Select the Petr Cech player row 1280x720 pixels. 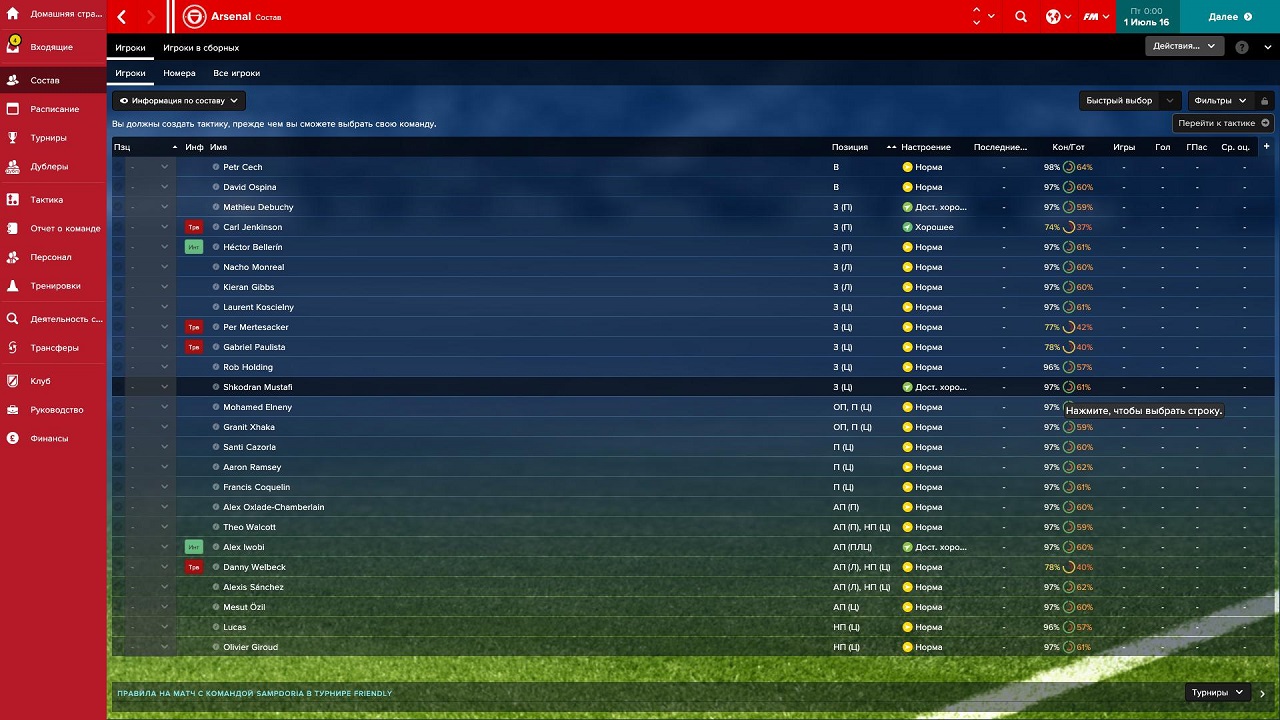pos(243,167)
